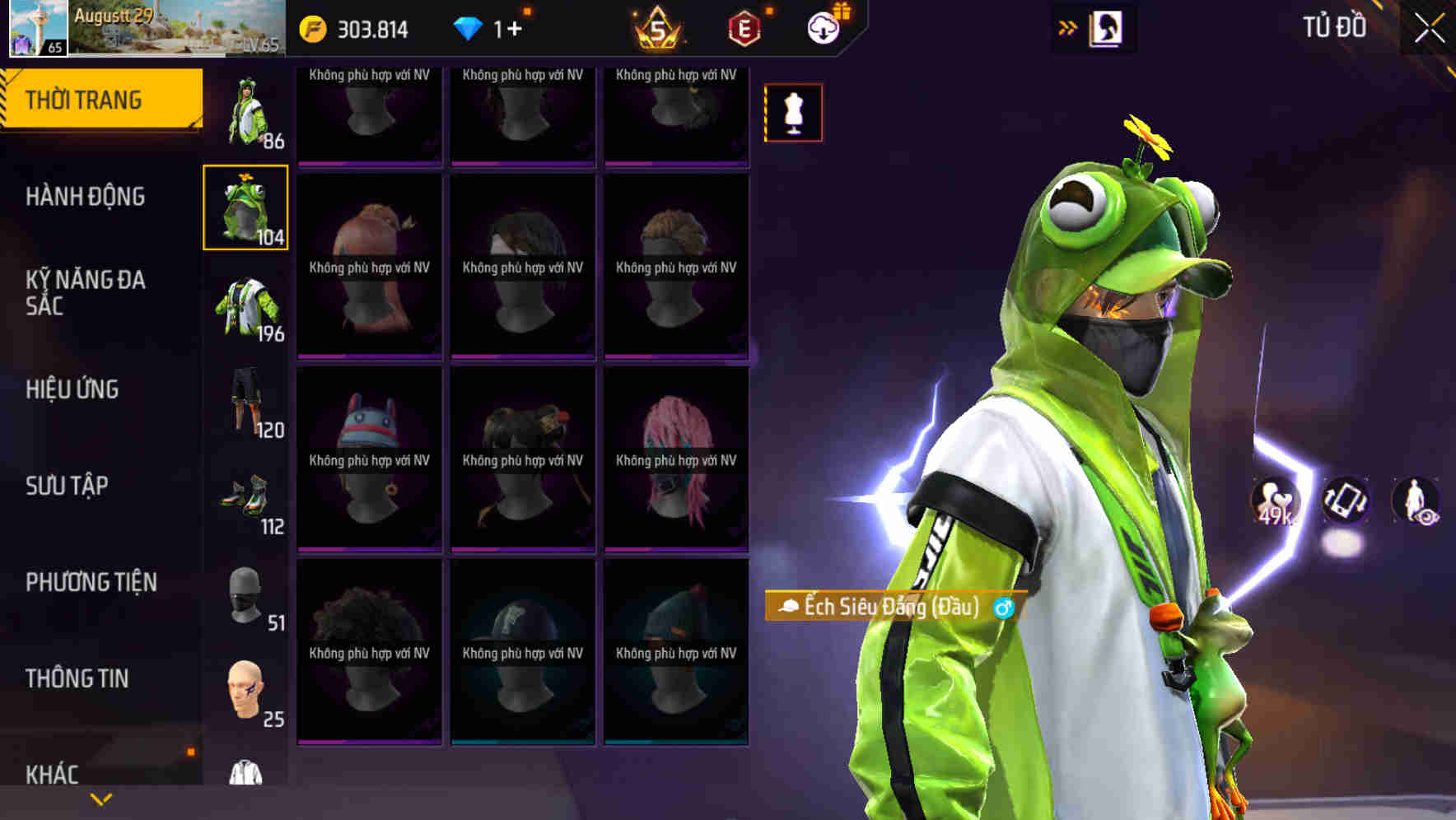Select the selected frog hat slot showing 104
The height and width of the screenshot is (820, 1456).
pyautogui.click(x=245, y=206)
